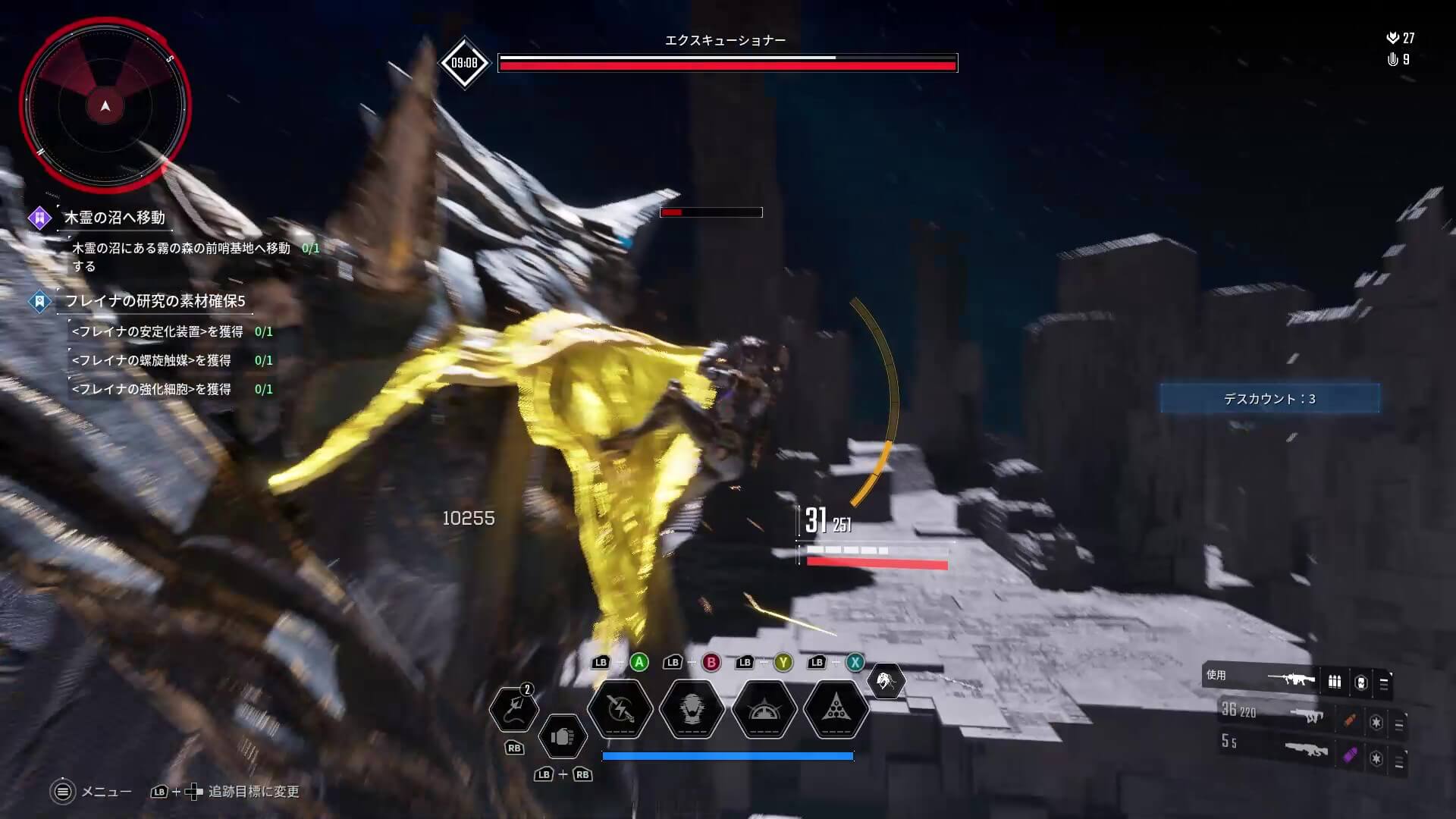Select the grappling hook gadget icon

point(515,708)
